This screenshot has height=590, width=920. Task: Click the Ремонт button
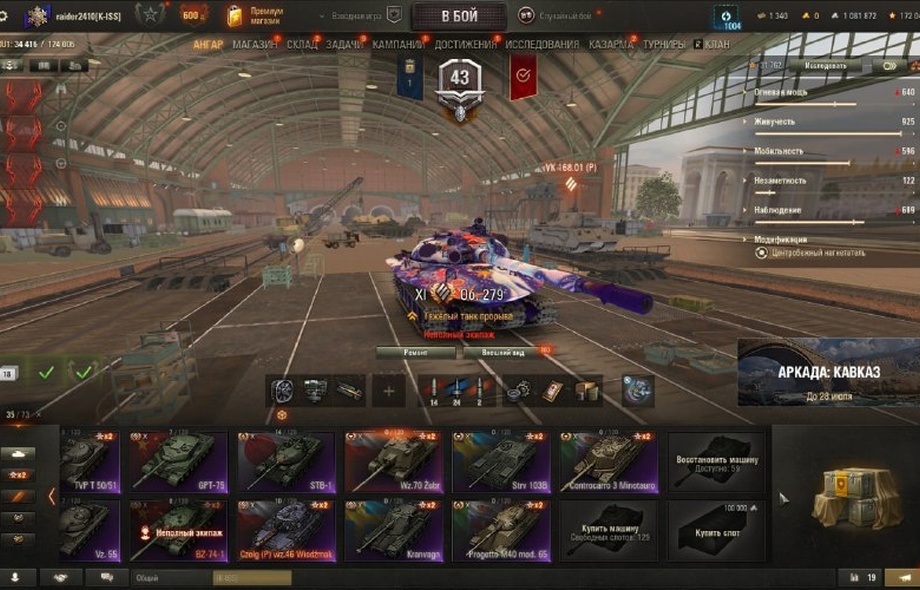[x=416, y=352]
